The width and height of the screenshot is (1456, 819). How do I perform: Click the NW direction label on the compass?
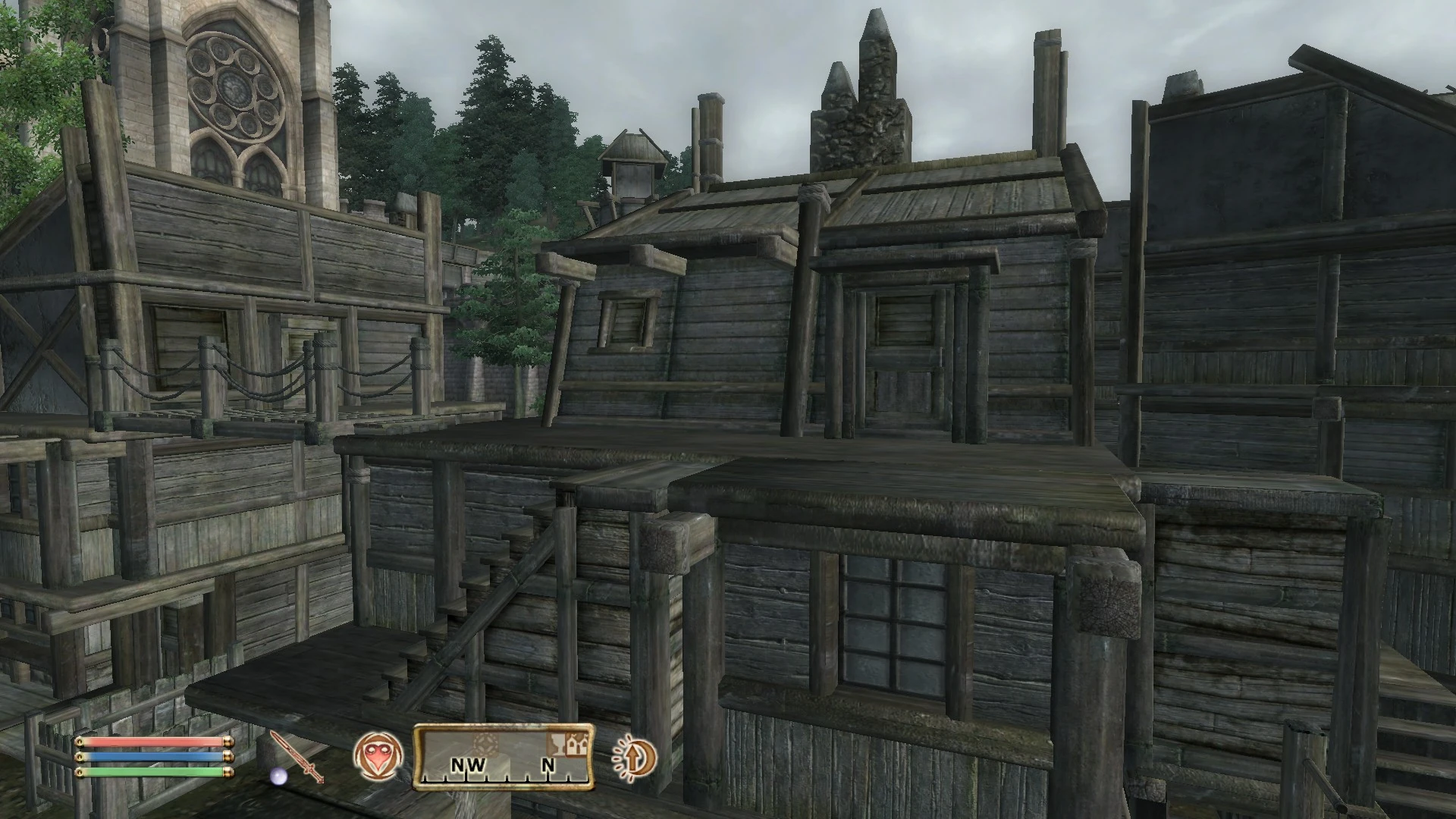coord(467,764)
